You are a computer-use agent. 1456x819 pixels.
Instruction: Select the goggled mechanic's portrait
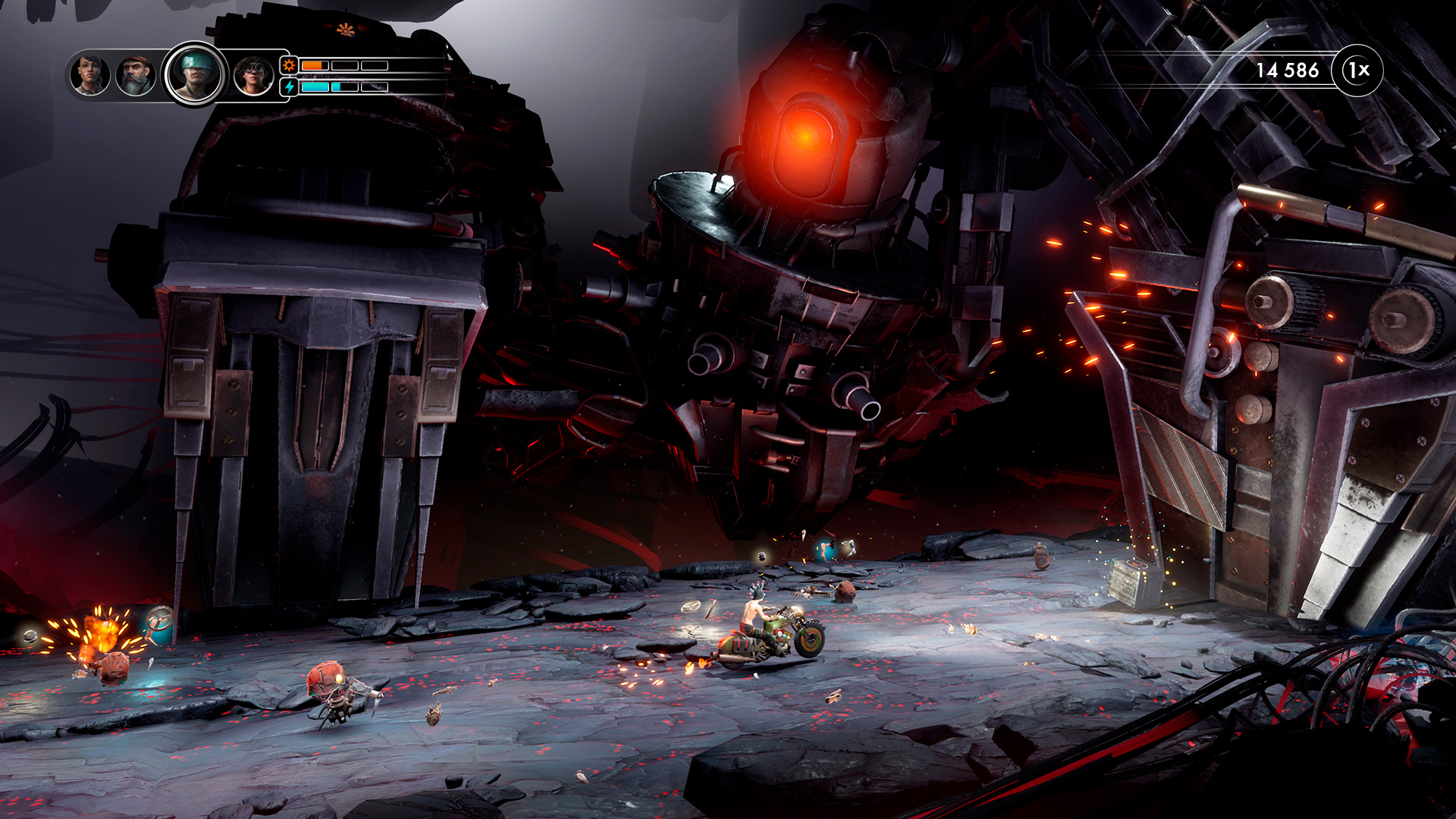pos(255,76)
